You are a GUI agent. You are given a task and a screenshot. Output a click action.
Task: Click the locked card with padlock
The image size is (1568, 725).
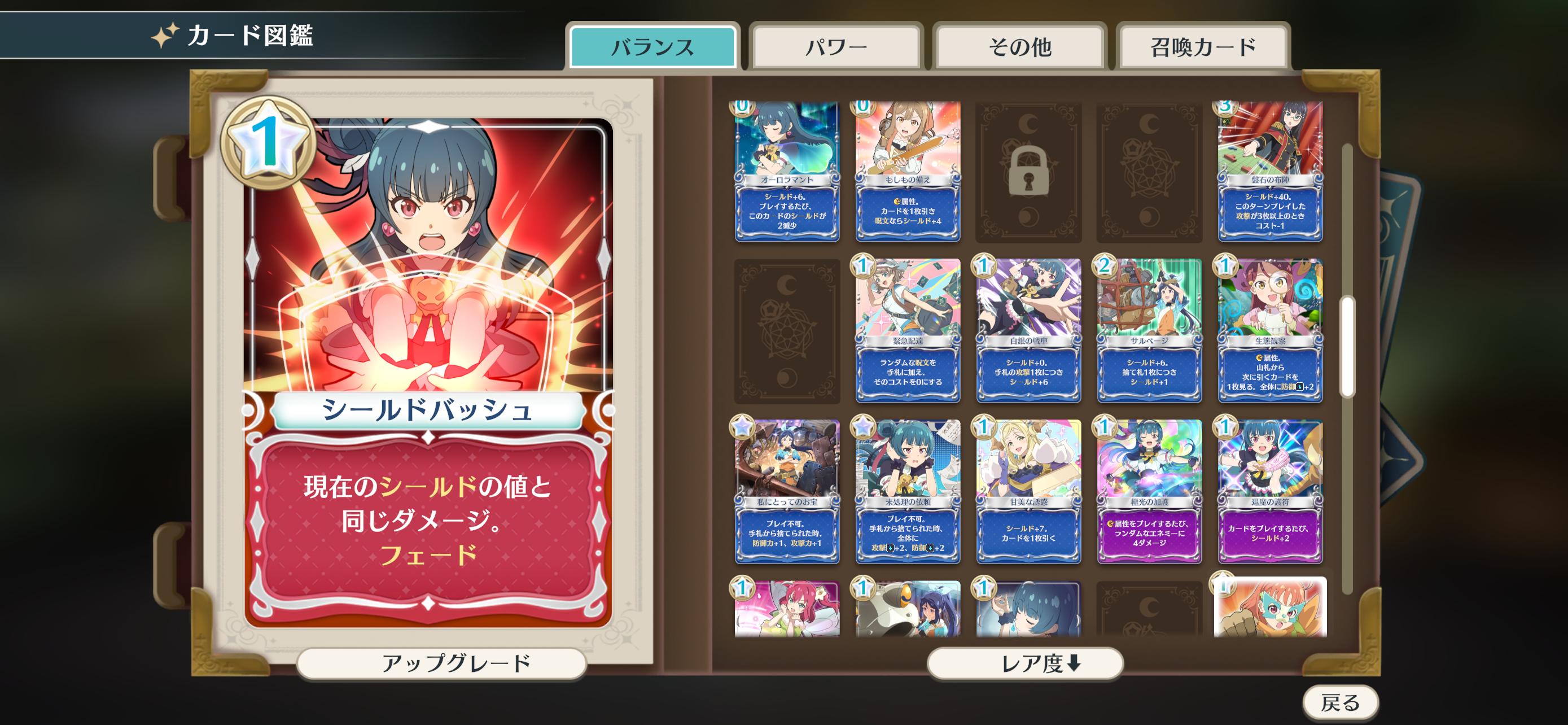coord(1029,173)
